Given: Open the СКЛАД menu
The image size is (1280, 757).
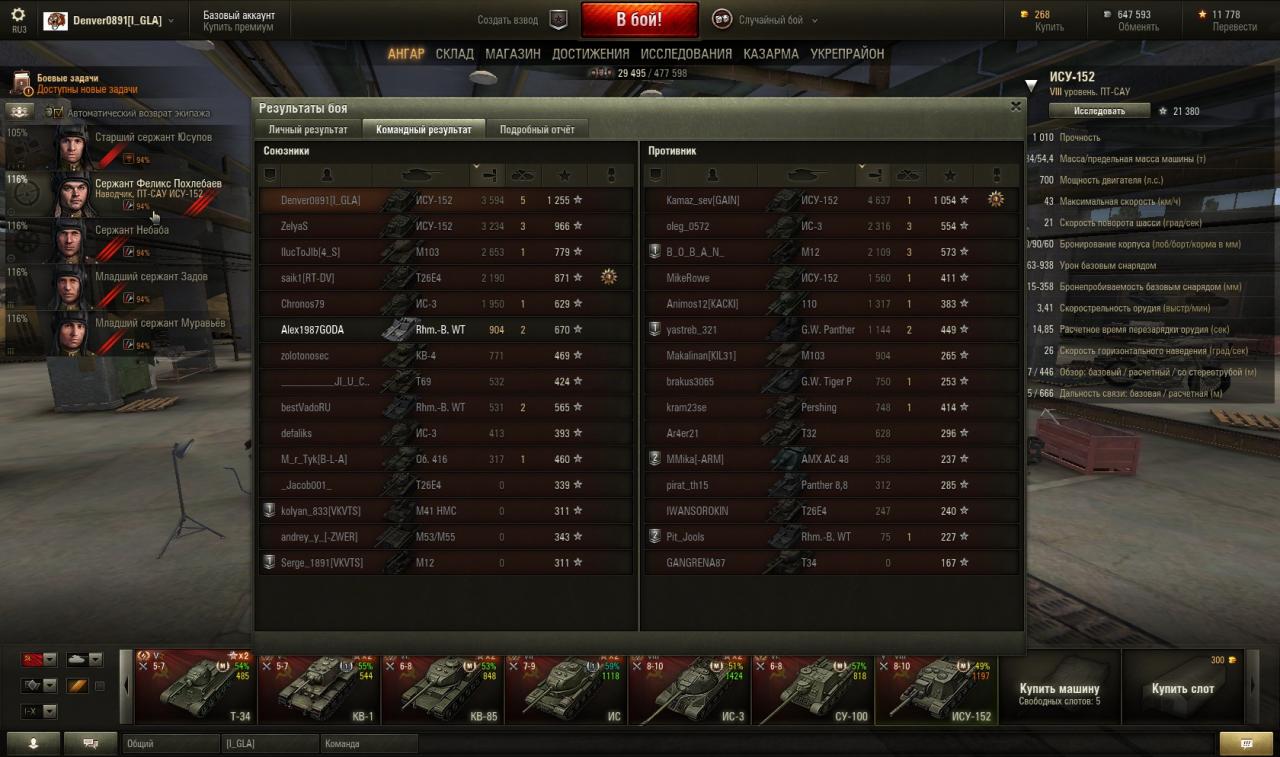Looking at the screenshot, I should pos(454,54).
